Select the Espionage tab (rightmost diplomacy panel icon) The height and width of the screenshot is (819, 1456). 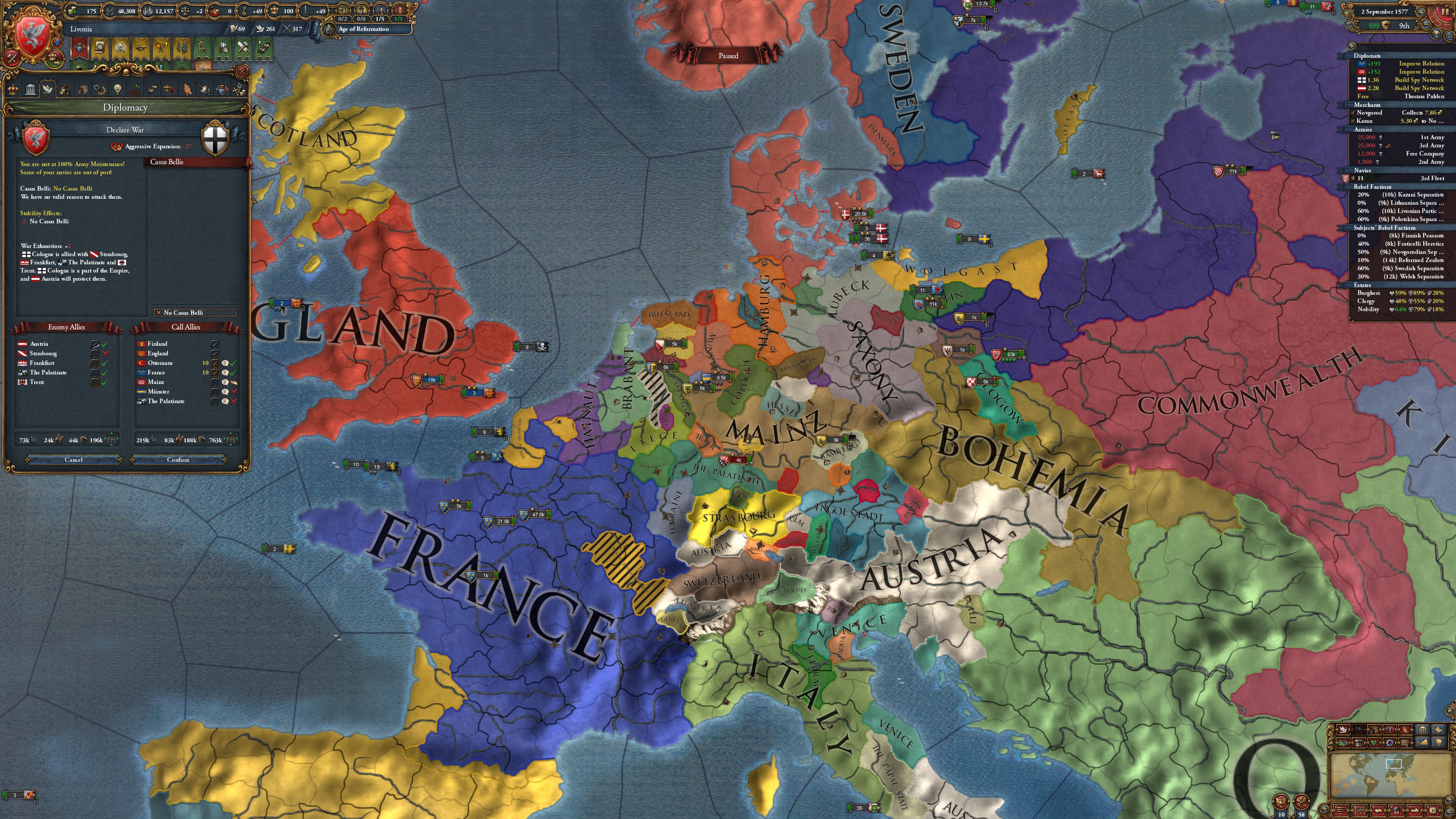pos(239,91)
